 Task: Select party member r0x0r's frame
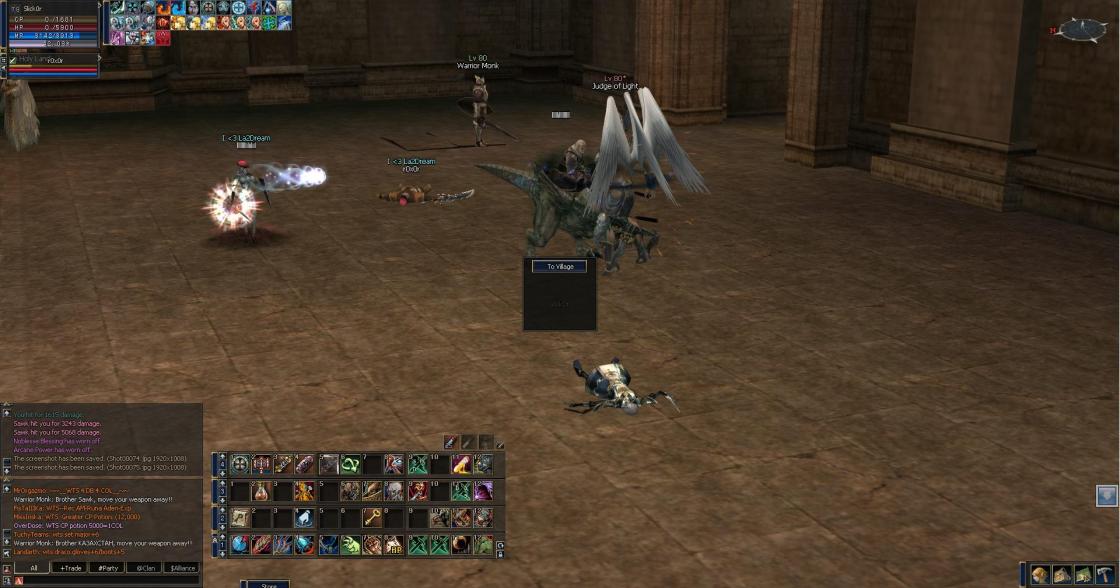tap(55, 60)
